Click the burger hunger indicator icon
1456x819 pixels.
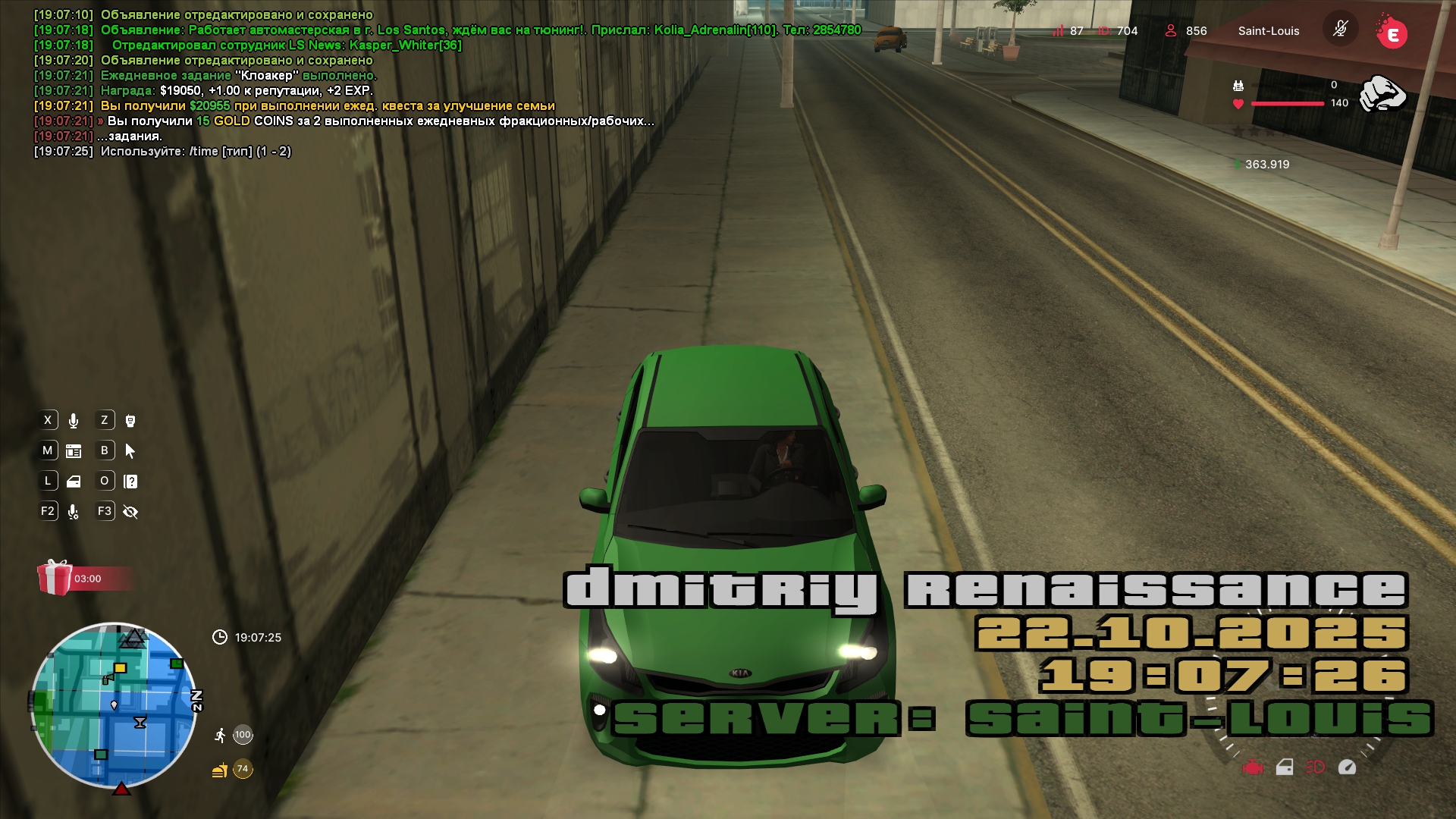[x=219, y=770]
